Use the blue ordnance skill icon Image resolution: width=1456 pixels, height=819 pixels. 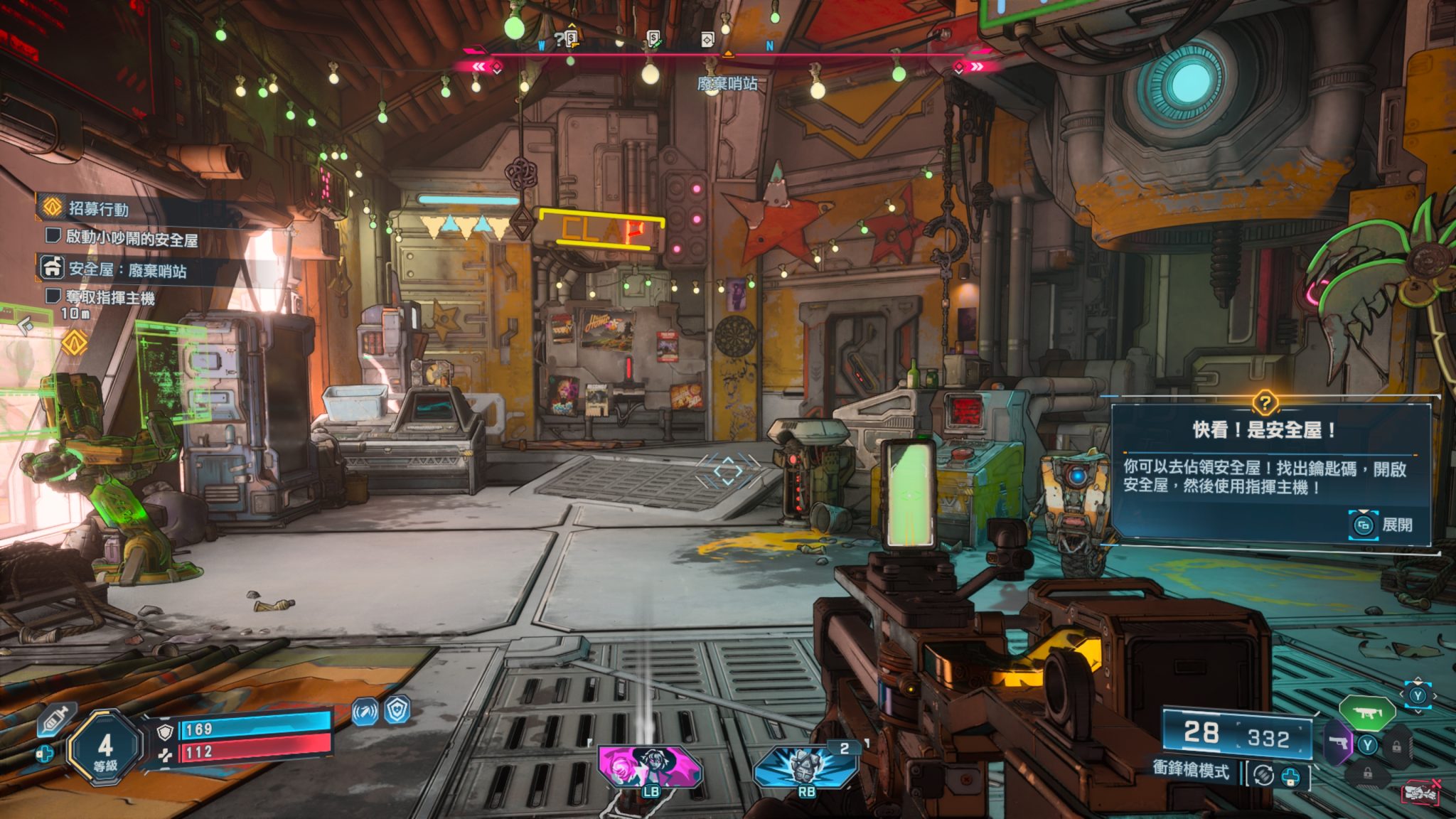(x=805, y=768)
